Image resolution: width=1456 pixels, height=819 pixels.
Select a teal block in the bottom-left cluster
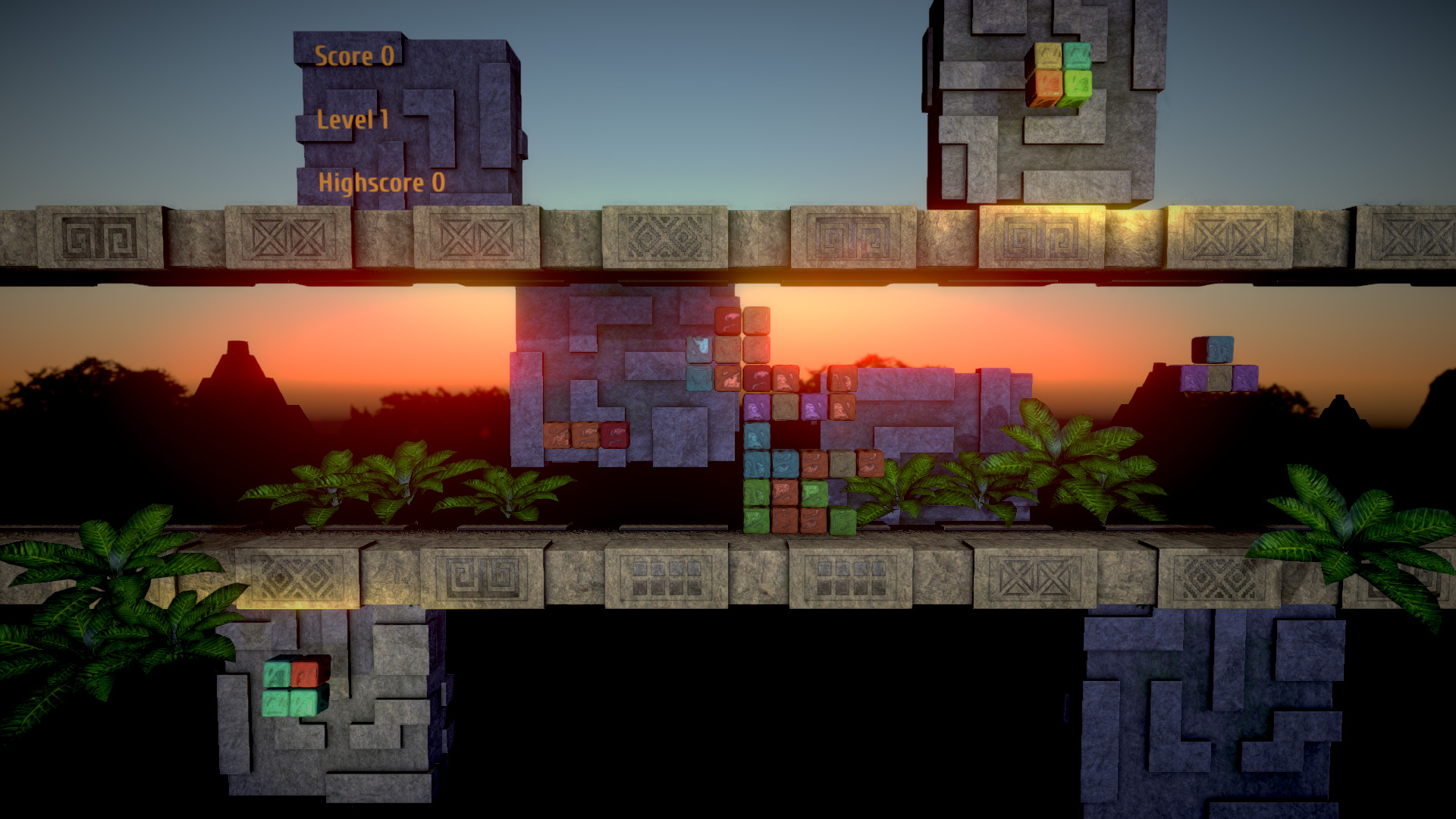click(x=276, y=702)
